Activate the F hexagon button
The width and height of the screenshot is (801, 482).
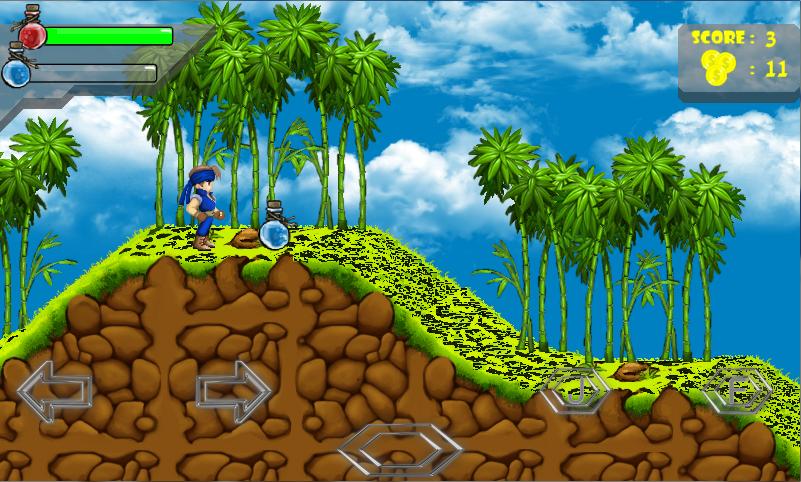tap(737, 390)
